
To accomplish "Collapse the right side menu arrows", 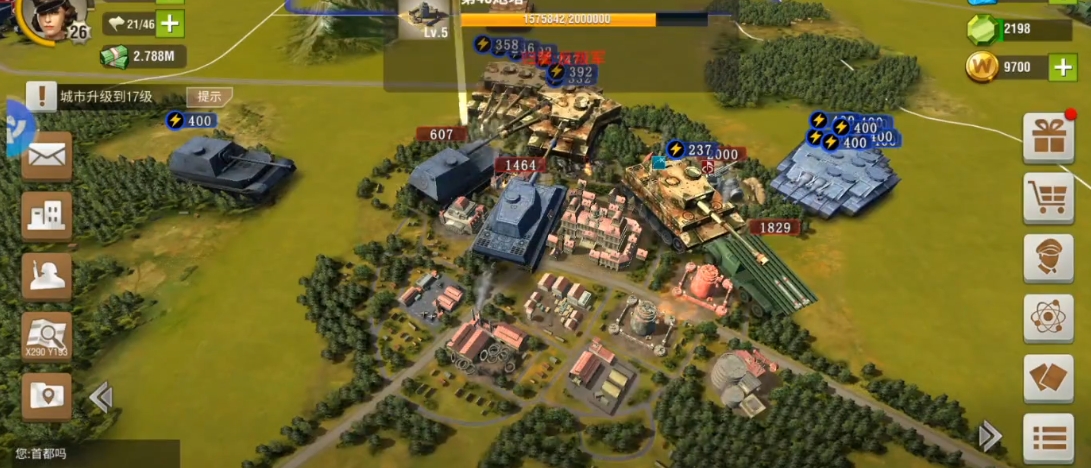I will coord(989,436).
